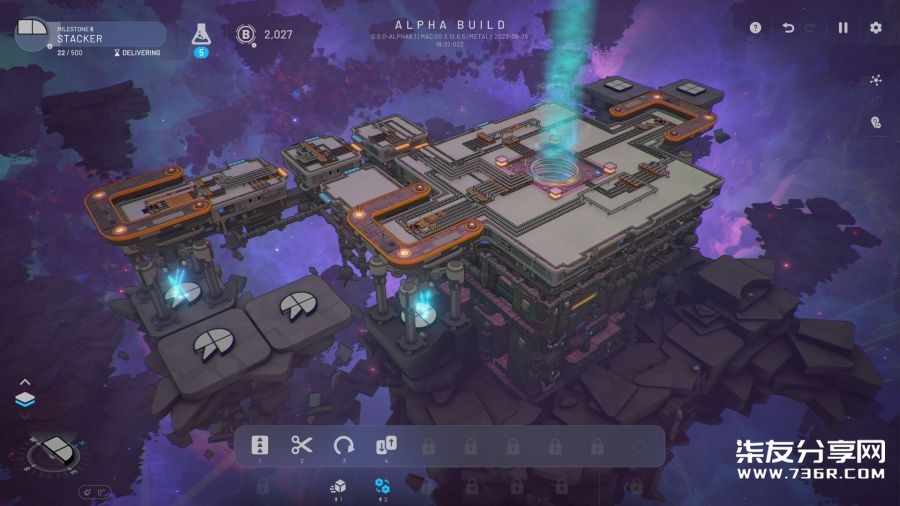Image resolution: width=900 pixels, height=506 pixels.
Task: Click the layer stack indicator icon
Action: [x=25, y=400]
